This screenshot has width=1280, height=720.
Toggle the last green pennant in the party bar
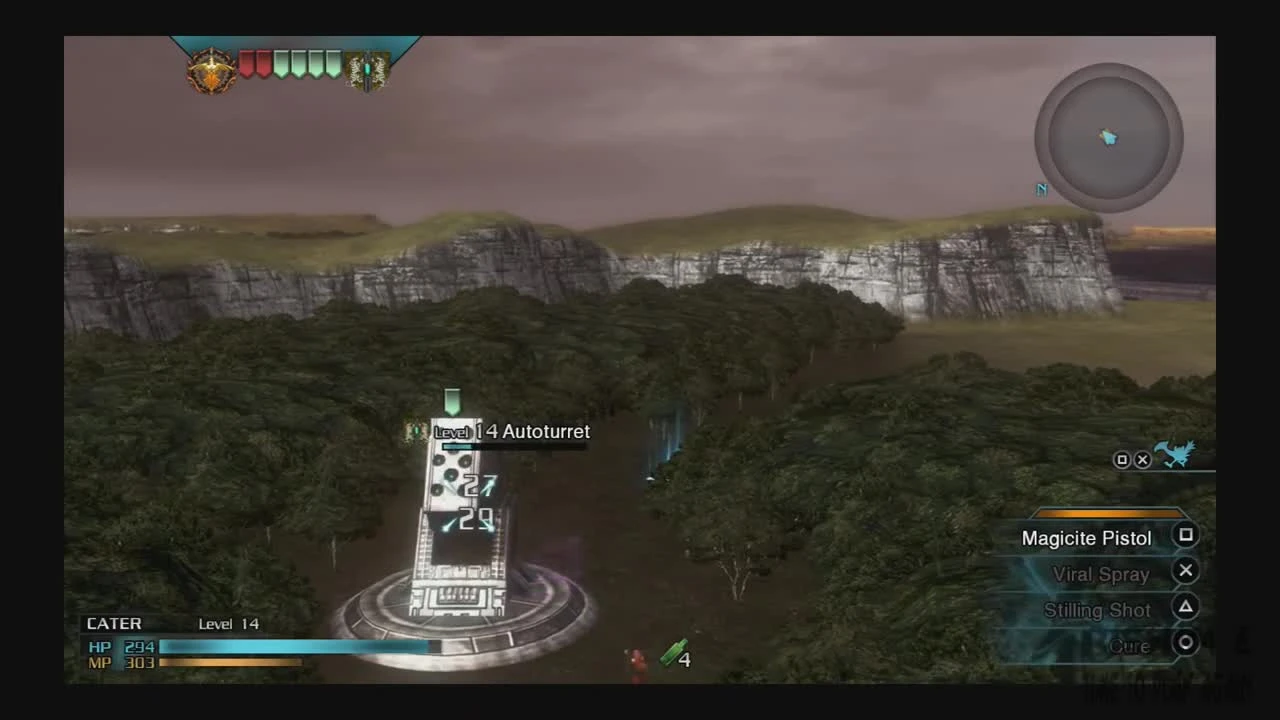[333, 63]
